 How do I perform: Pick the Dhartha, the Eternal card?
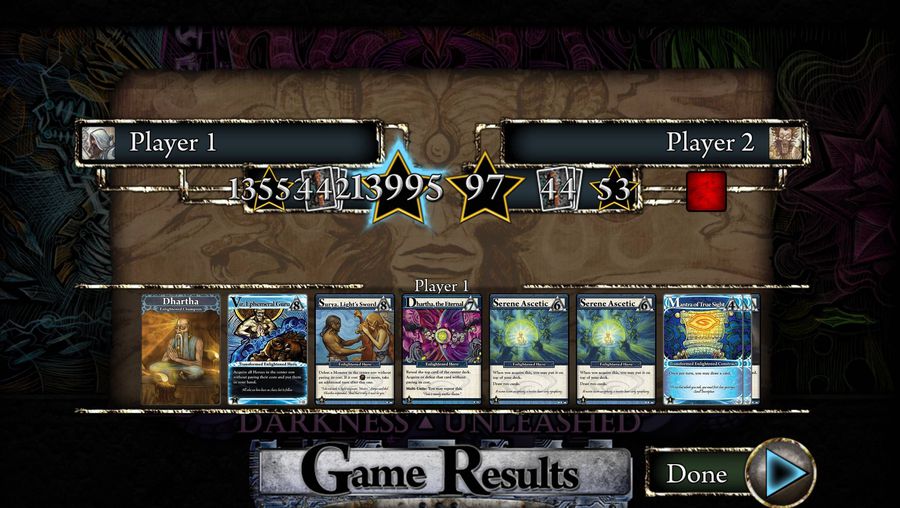[442, 349]
